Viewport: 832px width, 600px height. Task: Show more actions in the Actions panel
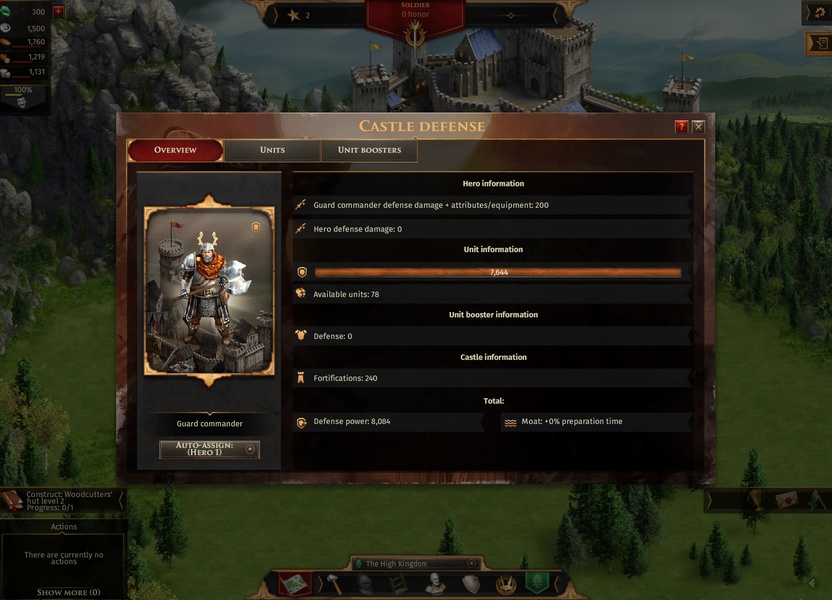click(x=68, y=592)
